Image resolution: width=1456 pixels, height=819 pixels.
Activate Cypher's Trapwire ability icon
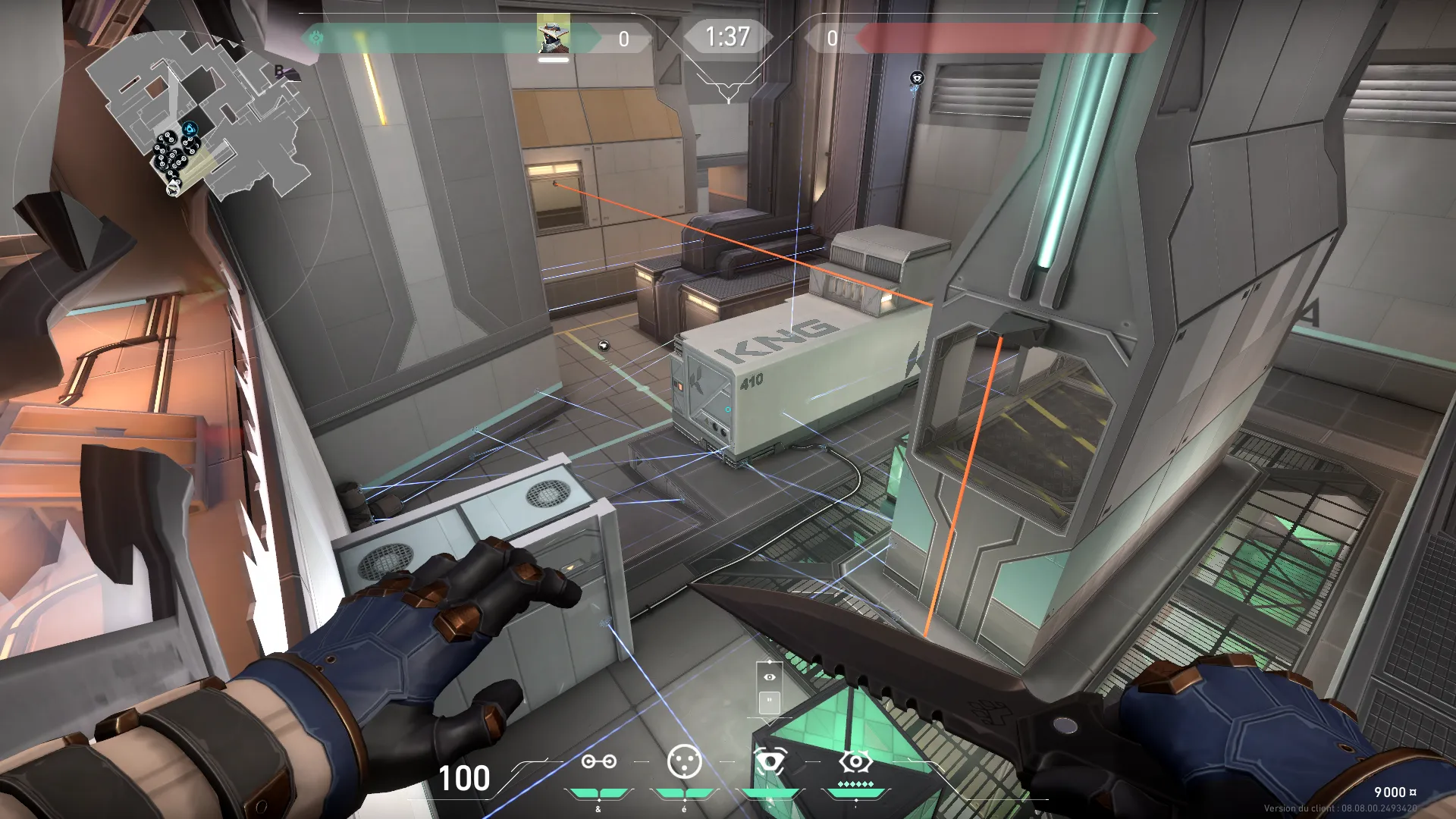coord(598,761)
